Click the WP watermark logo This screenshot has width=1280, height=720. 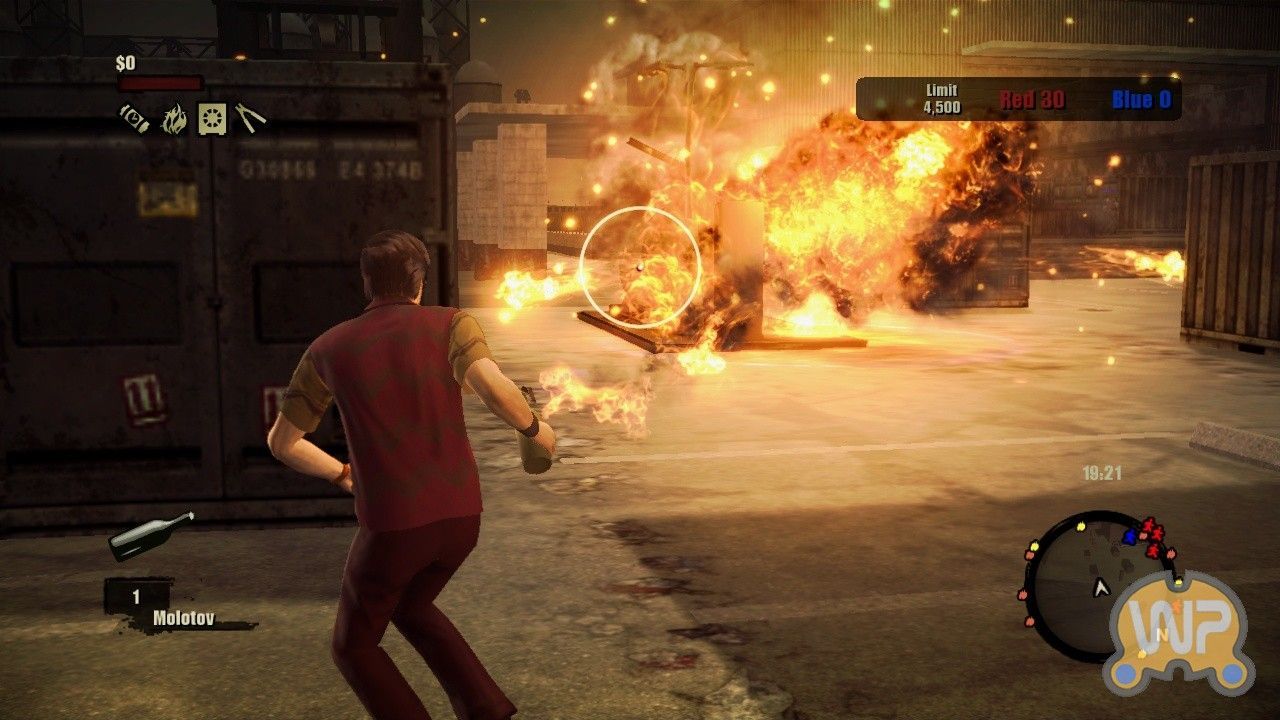[1178, 632]
